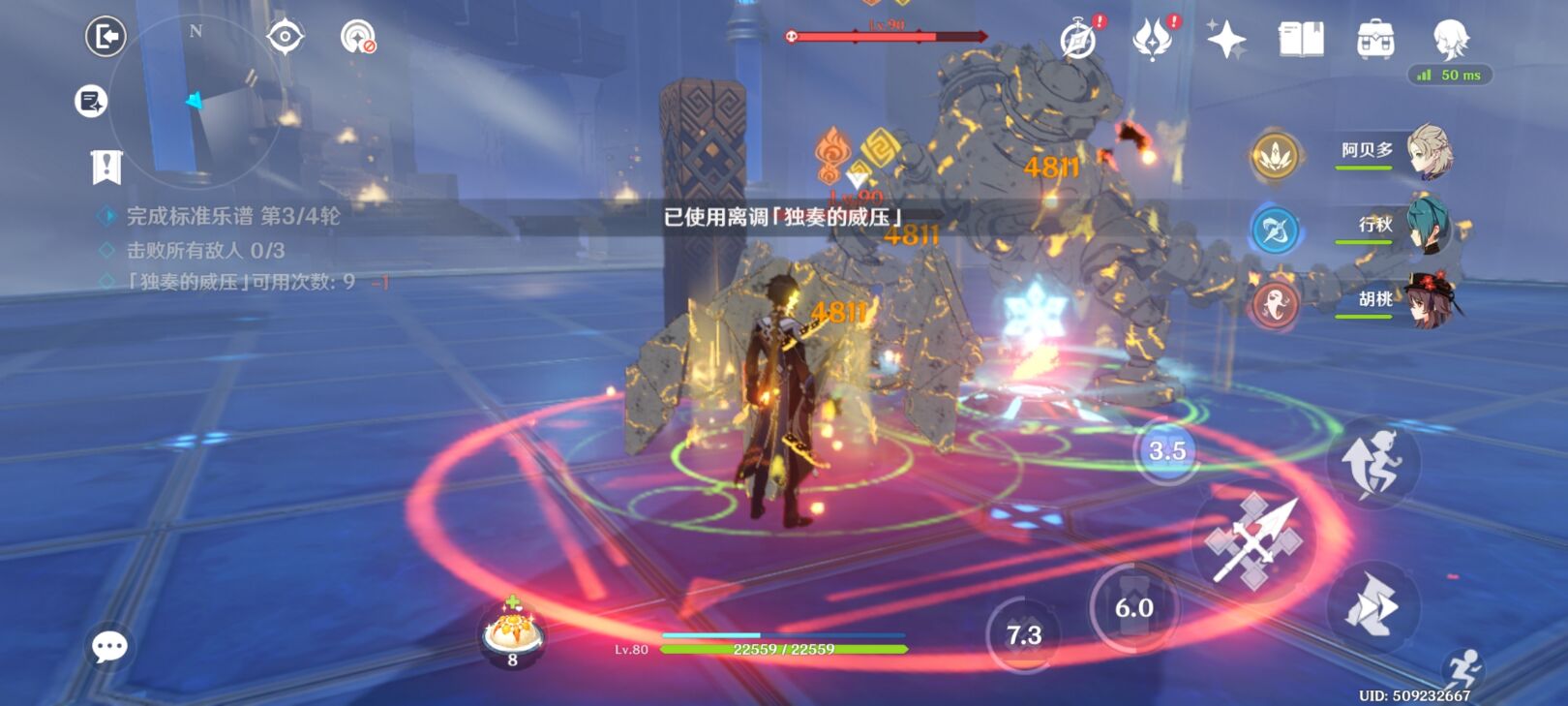The image size is (1568, 706).
Task: Click the leave domain icon top left
Action: pyautogui.click(x=105, y=35)
